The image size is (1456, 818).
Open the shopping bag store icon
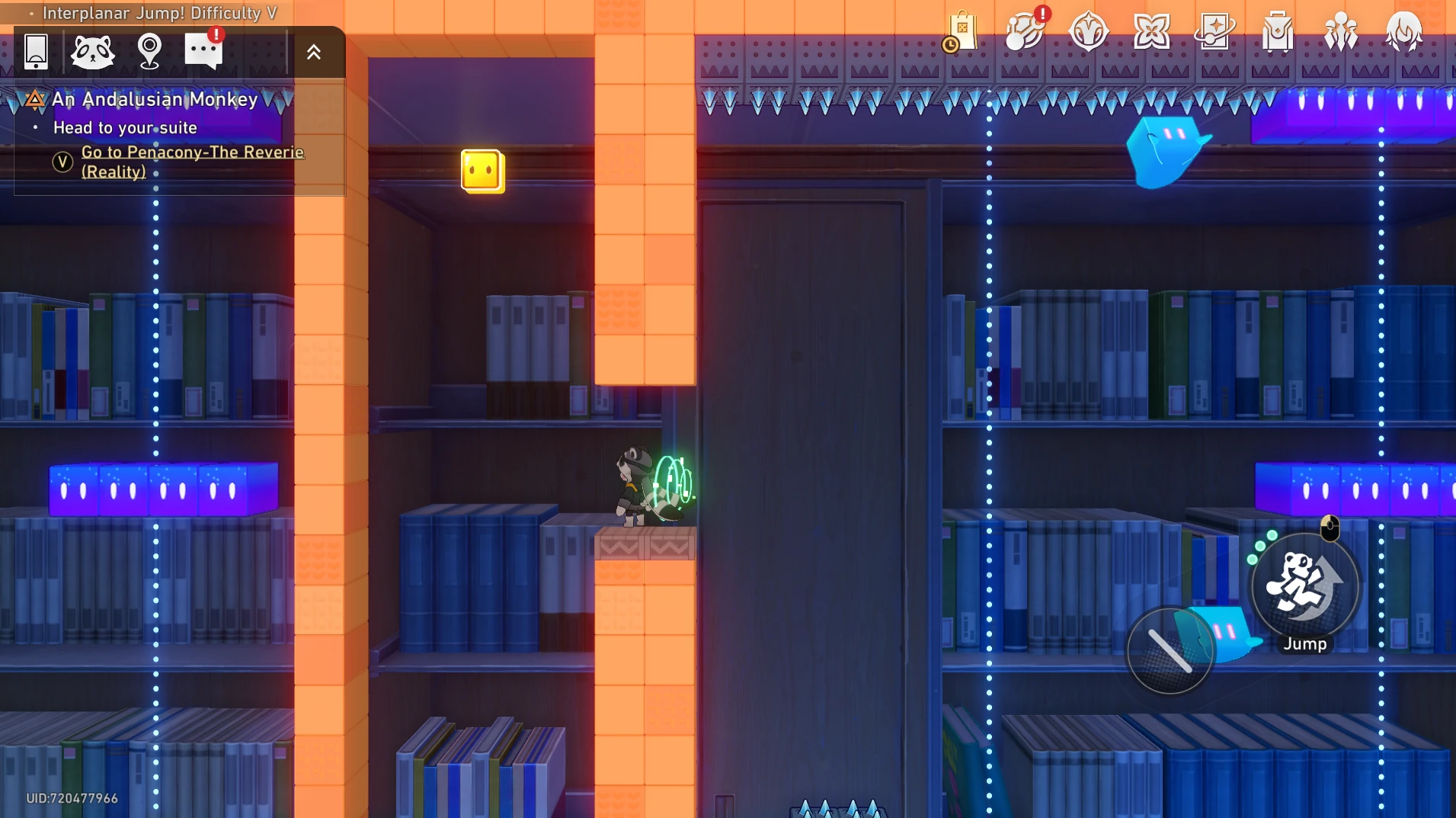[962, 33]
